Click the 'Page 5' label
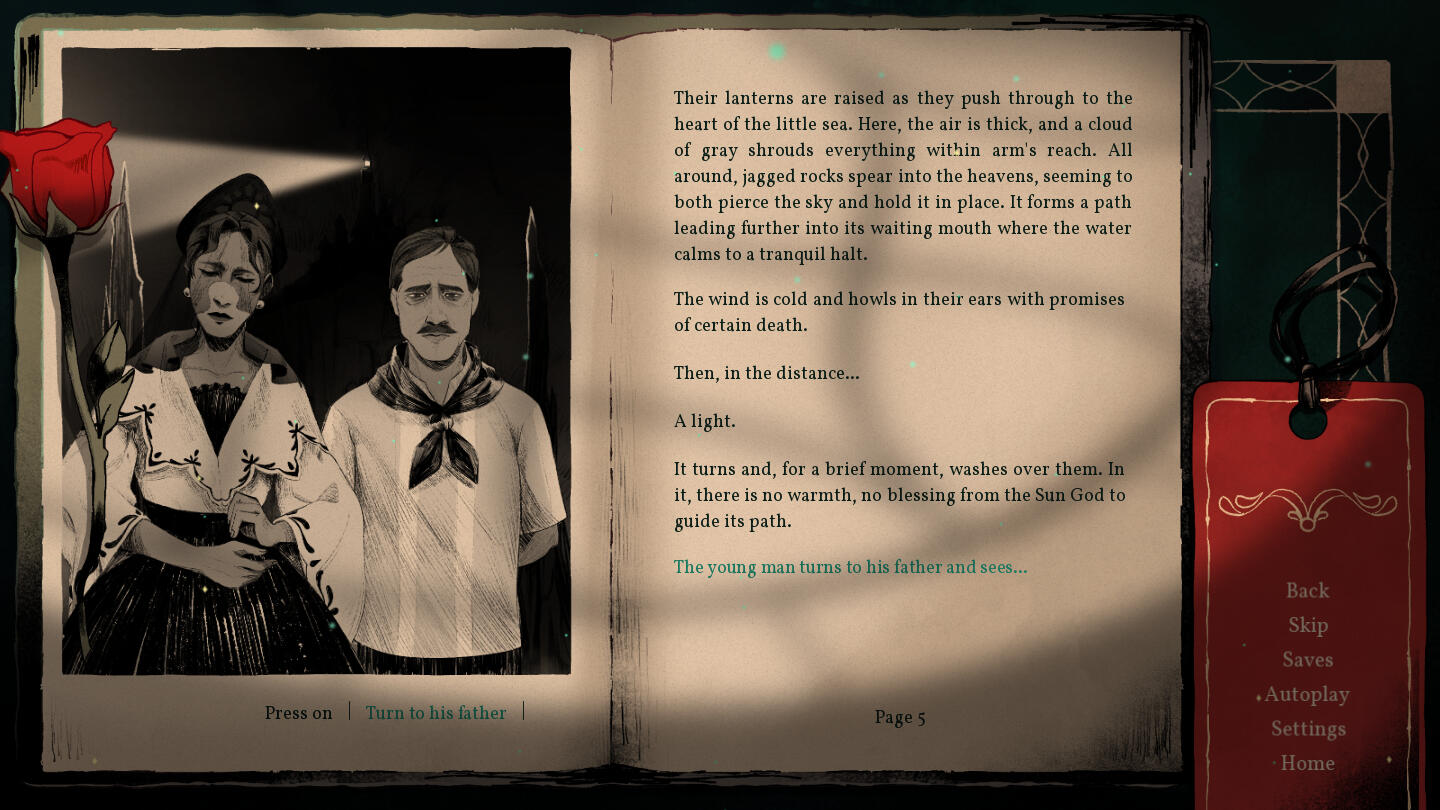The image size is (1440, 810). pyautogui.click(x=899, y=717)
